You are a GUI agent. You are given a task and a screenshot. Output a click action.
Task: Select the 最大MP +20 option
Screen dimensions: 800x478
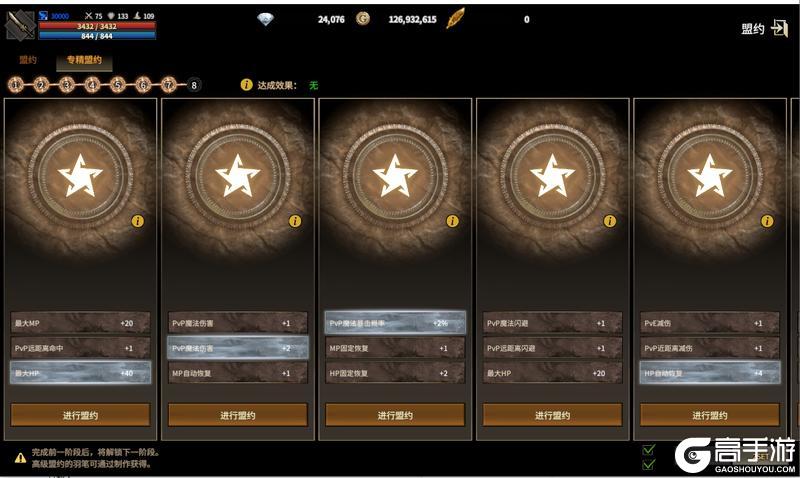coord(81,323)
